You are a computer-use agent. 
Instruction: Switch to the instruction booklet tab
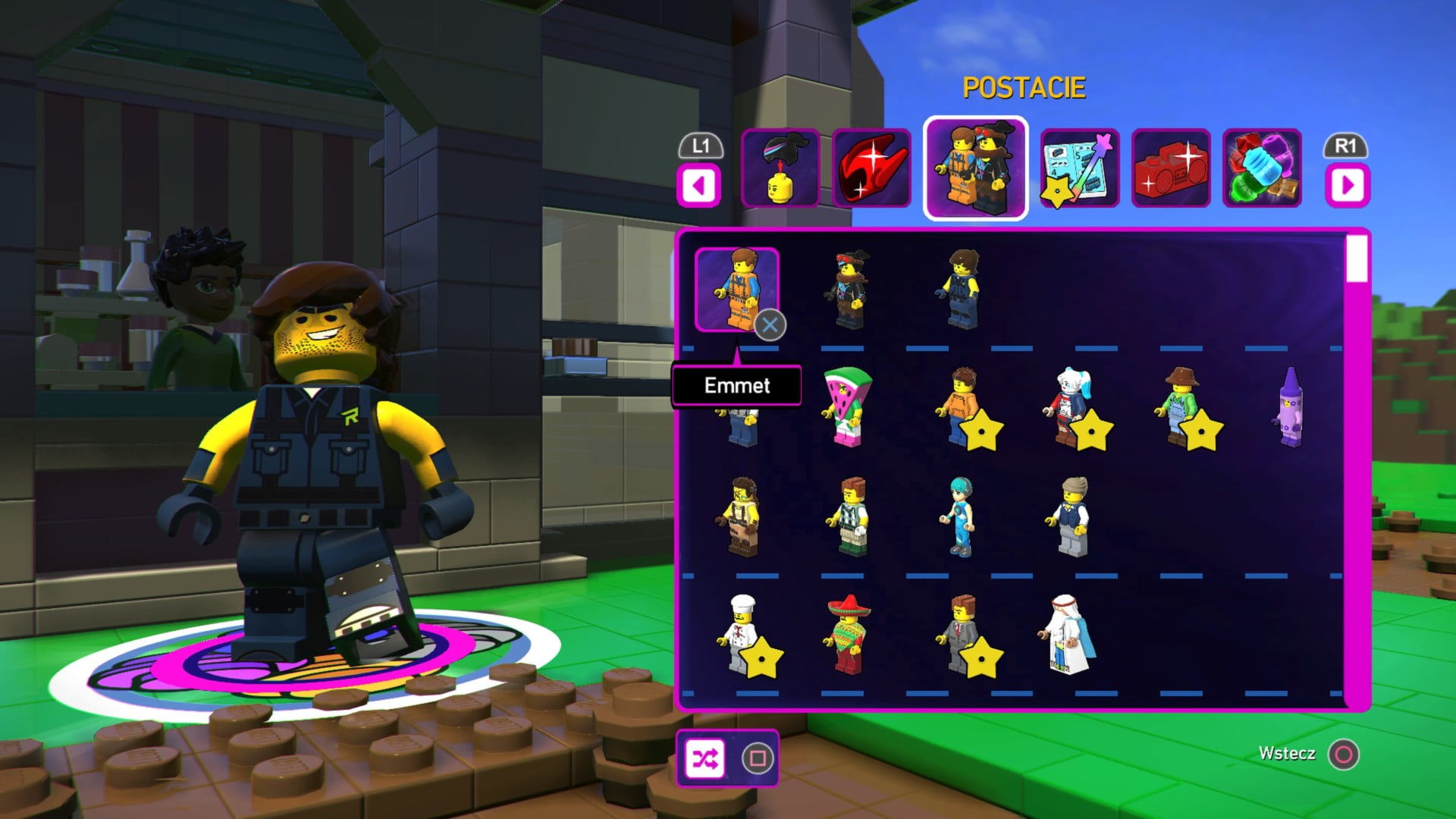click(1080, 168)
